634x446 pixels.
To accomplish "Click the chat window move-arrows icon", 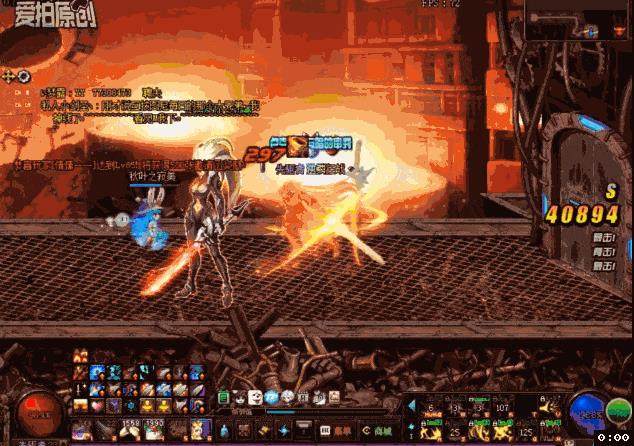I will [x=10, y=76].
